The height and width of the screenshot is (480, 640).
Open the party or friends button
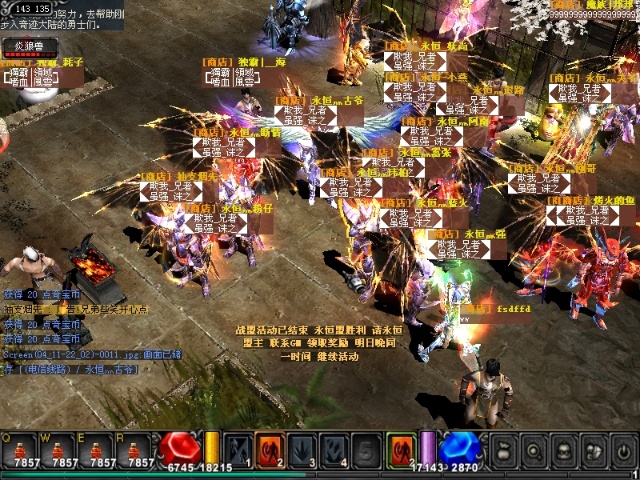coord(590,449)
